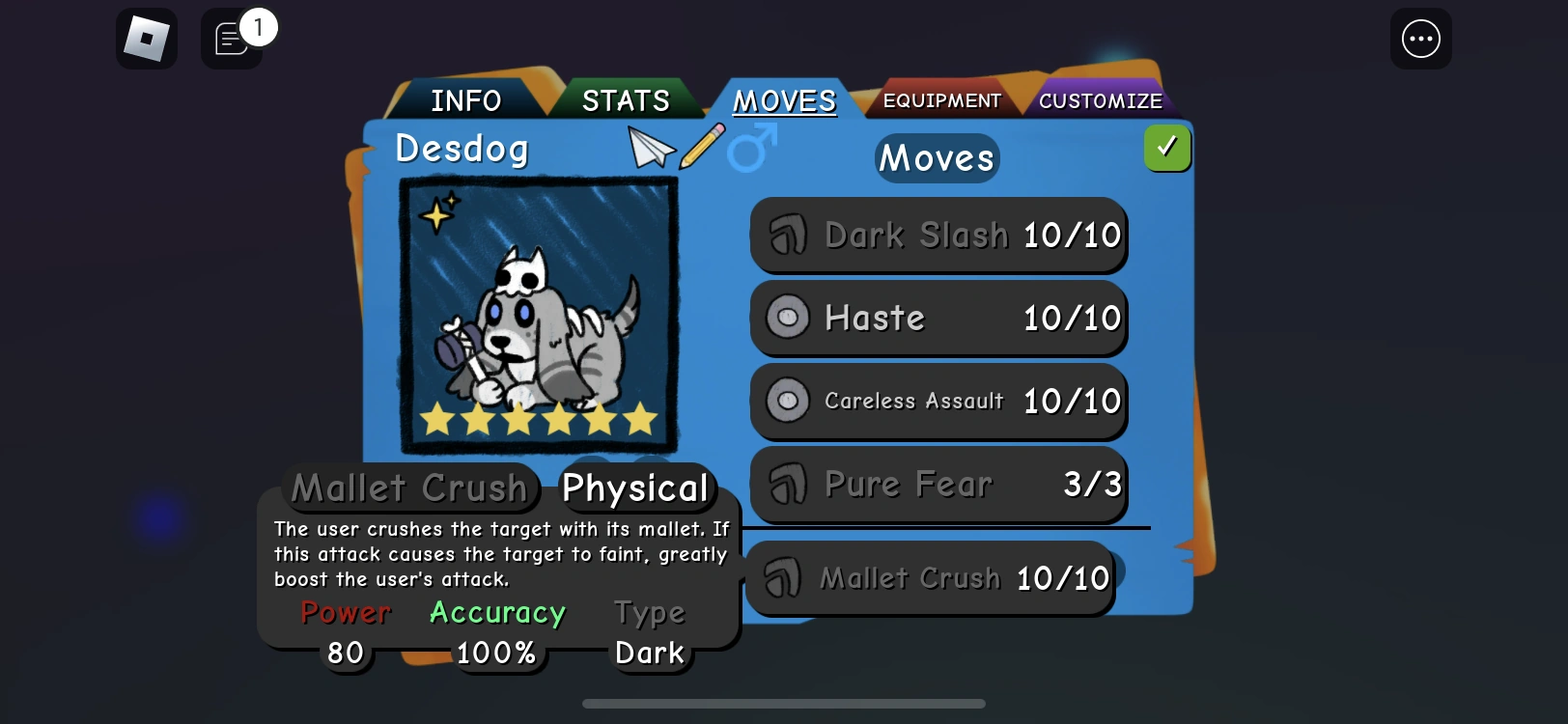Click the Roblox logo icon top left
This screenshot has height=724, width=1568.
146,39
